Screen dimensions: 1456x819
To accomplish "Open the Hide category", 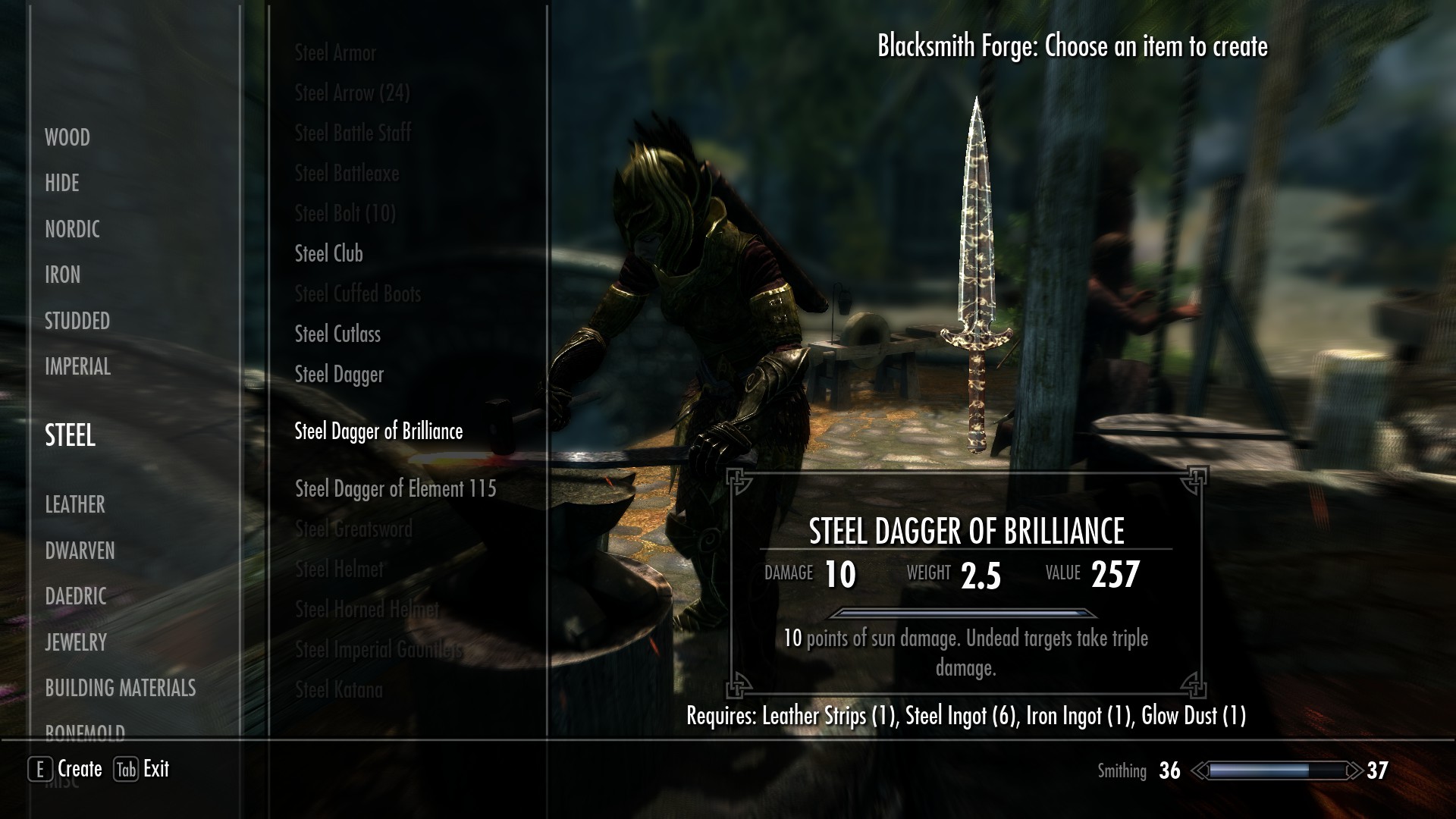I will pos(62,183).
